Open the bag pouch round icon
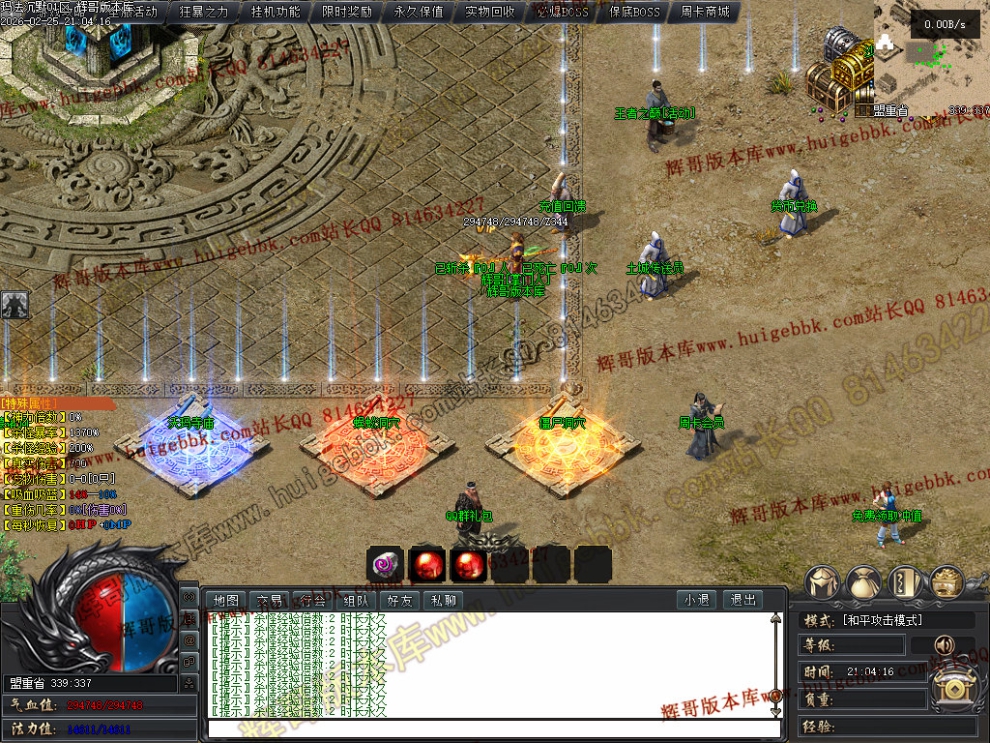This screenshot has width=990, height=743. click(863, 581)
